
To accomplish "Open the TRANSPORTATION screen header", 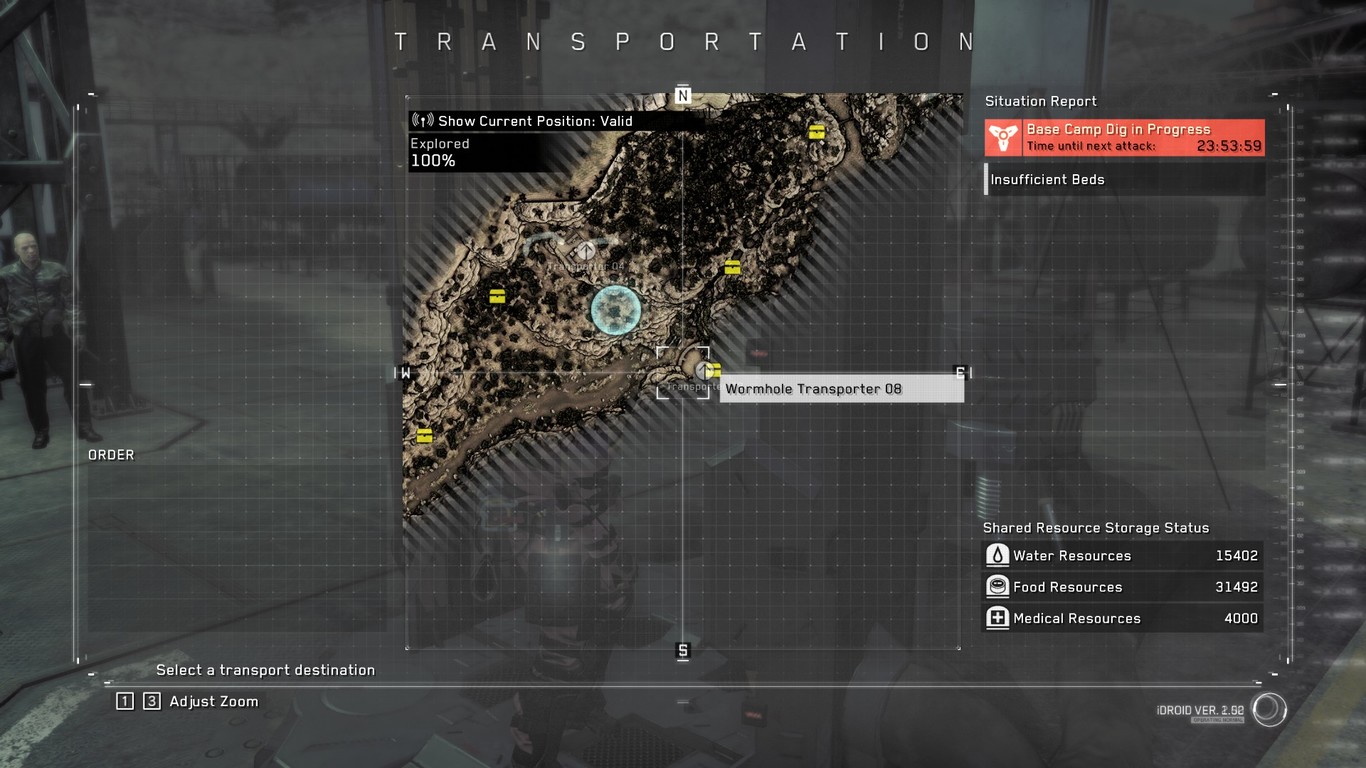I will [683, 41].
